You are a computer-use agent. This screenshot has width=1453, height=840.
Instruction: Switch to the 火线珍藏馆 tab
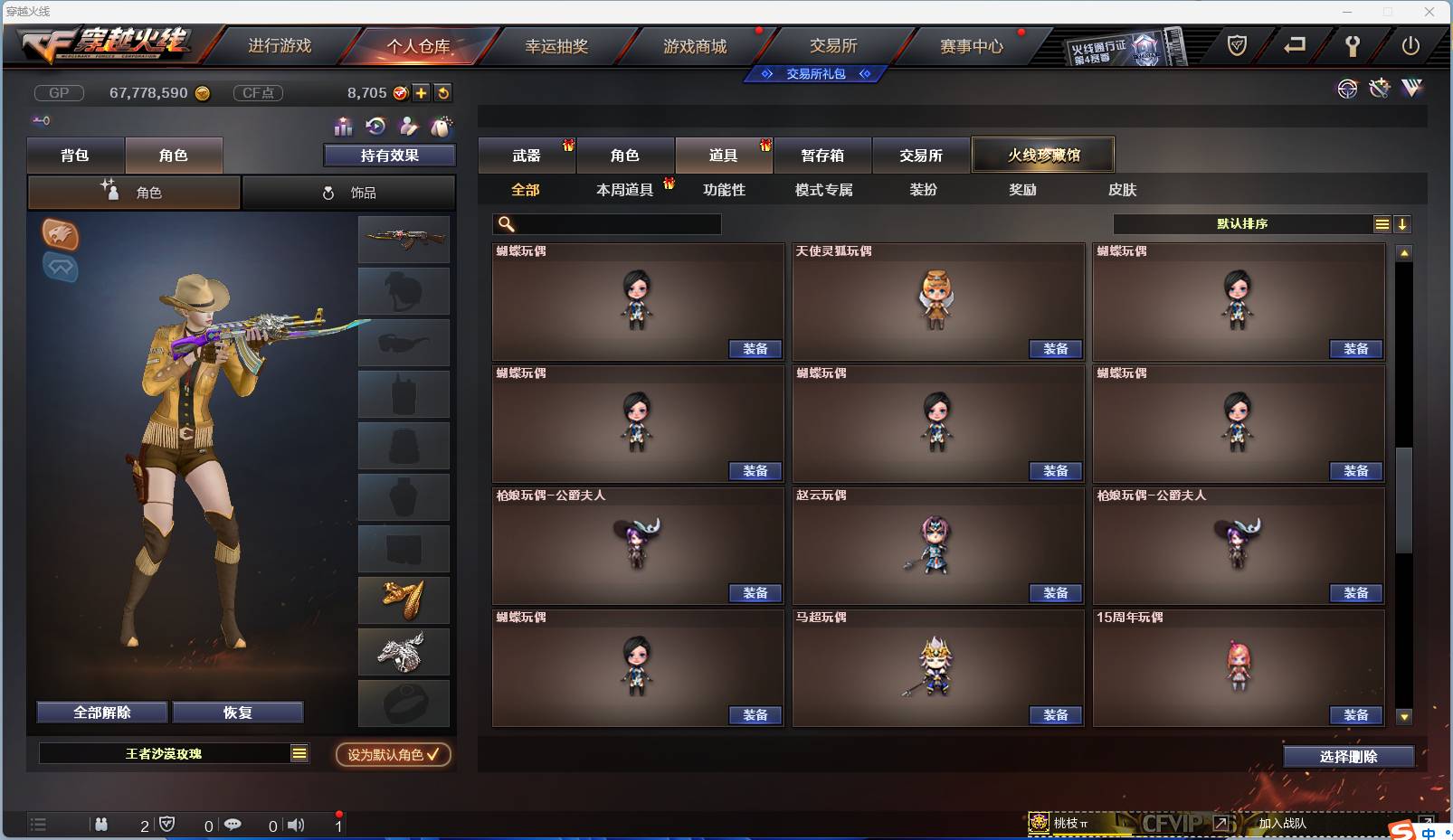tap(1044, 154)
